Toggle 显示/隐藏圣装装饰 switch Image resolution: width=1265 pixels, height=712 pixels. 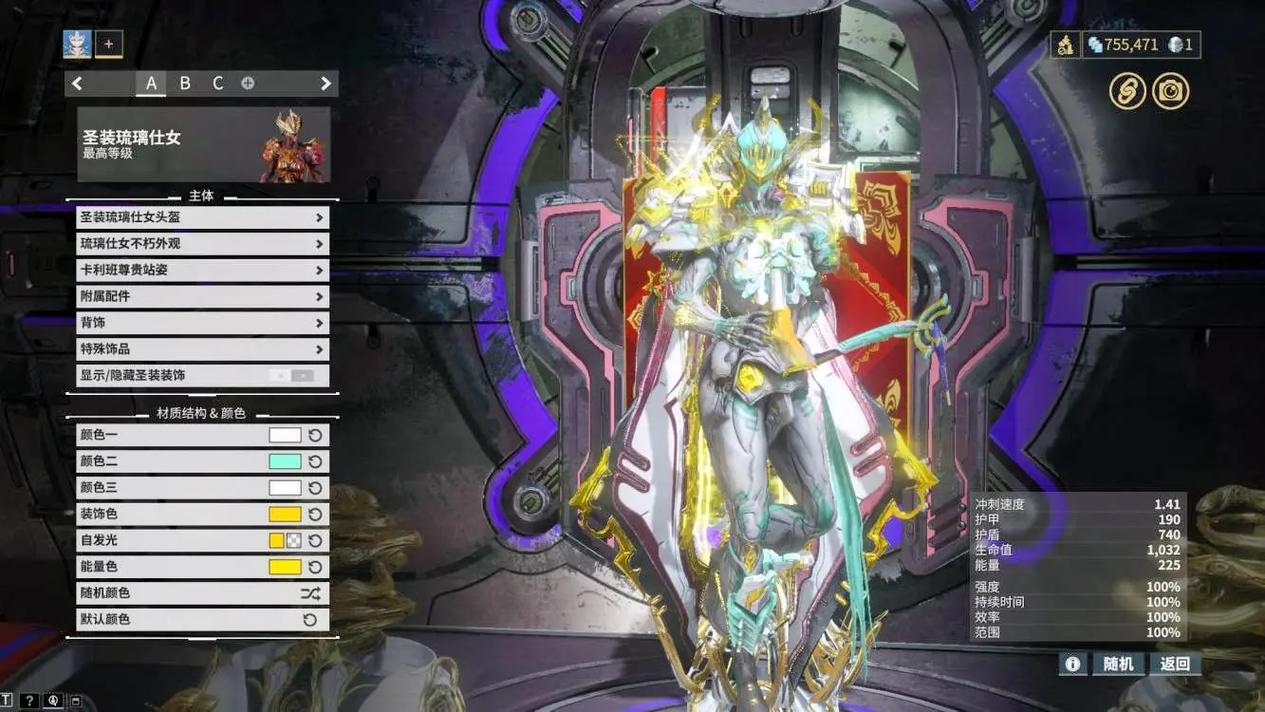click(x=291, y=376)
